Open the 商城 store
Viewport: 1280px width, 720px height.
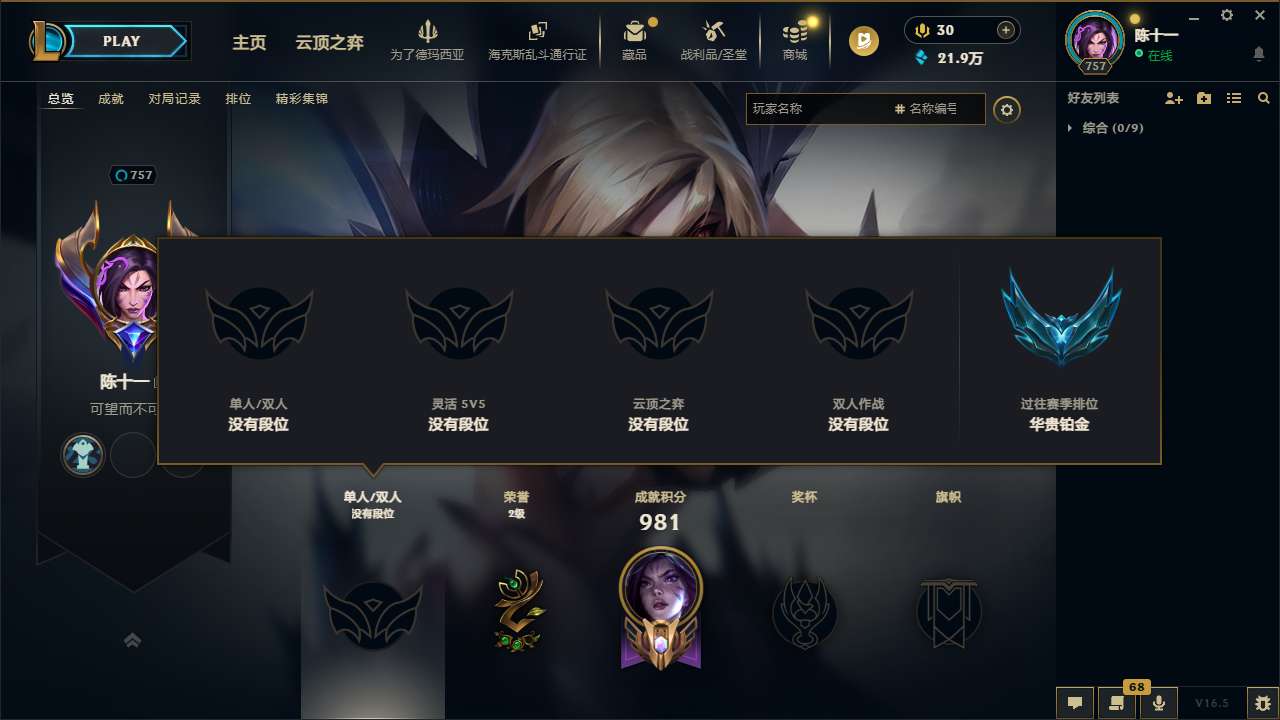(795, 41)
